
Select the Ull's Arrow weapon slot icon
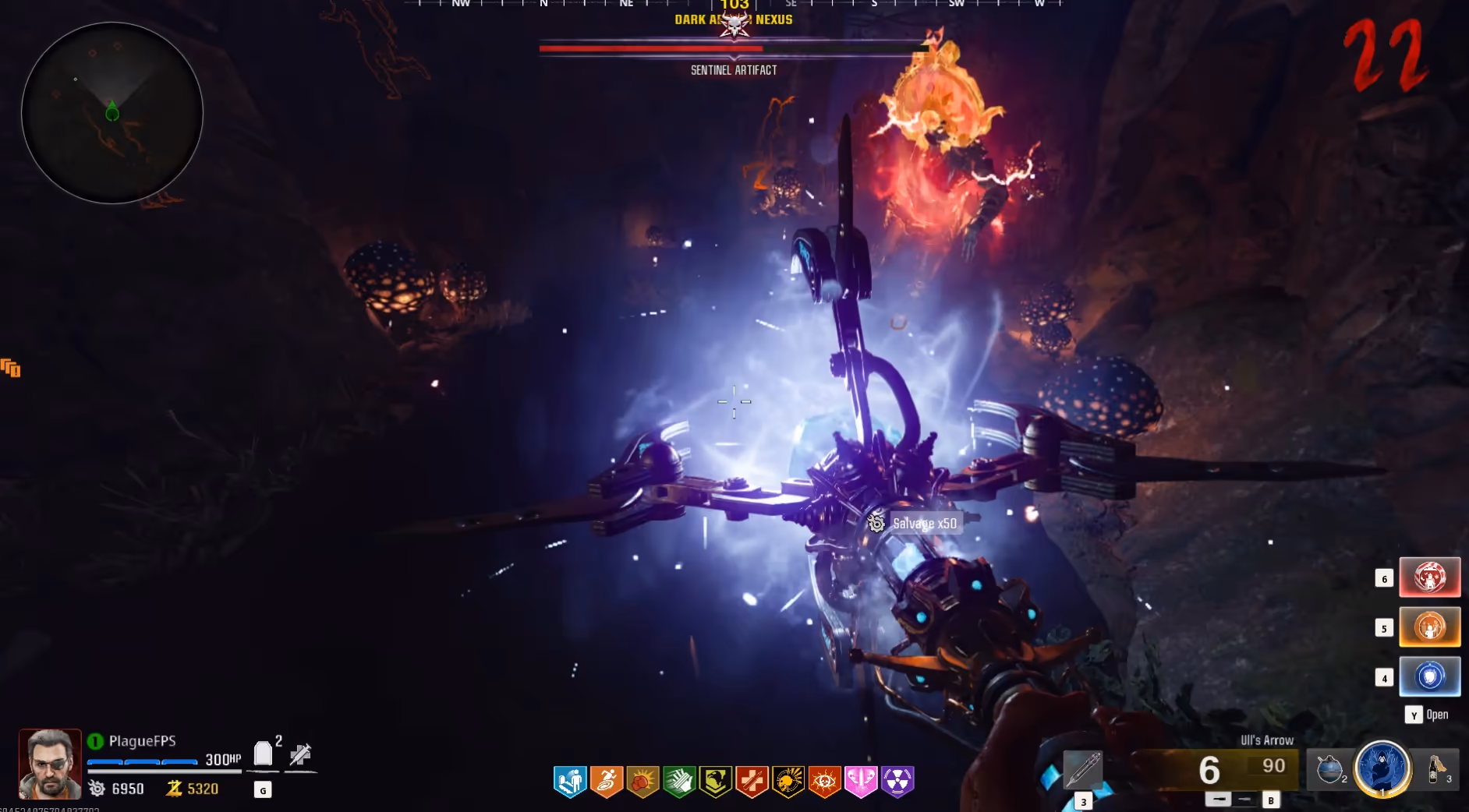(x=1083, y=768)
